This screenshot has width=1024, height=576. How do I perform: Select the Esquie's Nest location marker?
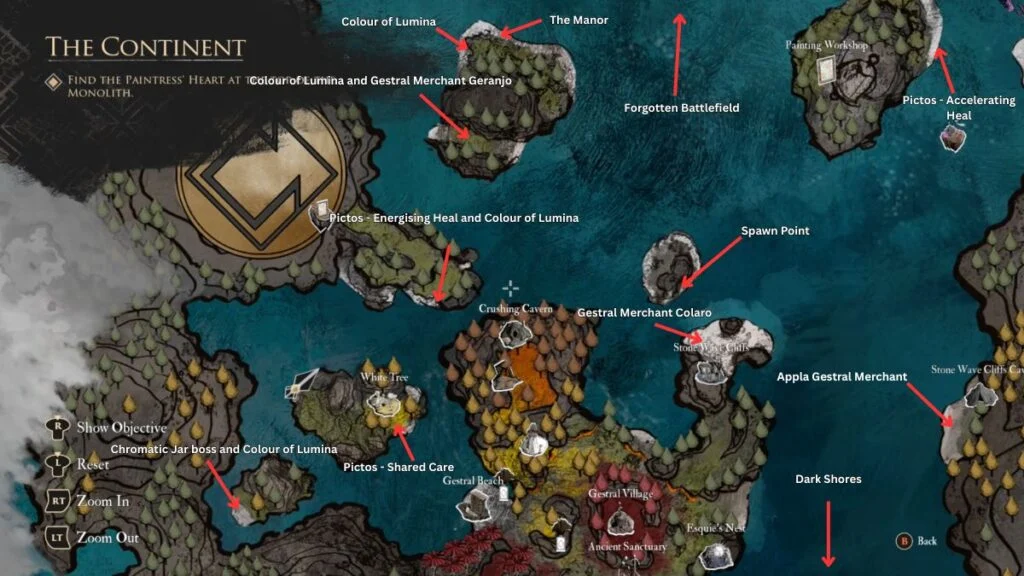[x=718, y=550]
